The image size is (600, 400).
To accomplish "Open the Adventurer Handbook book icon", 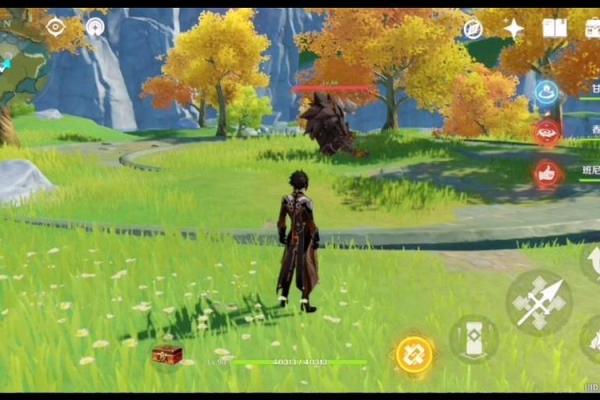I will (554, 28).
